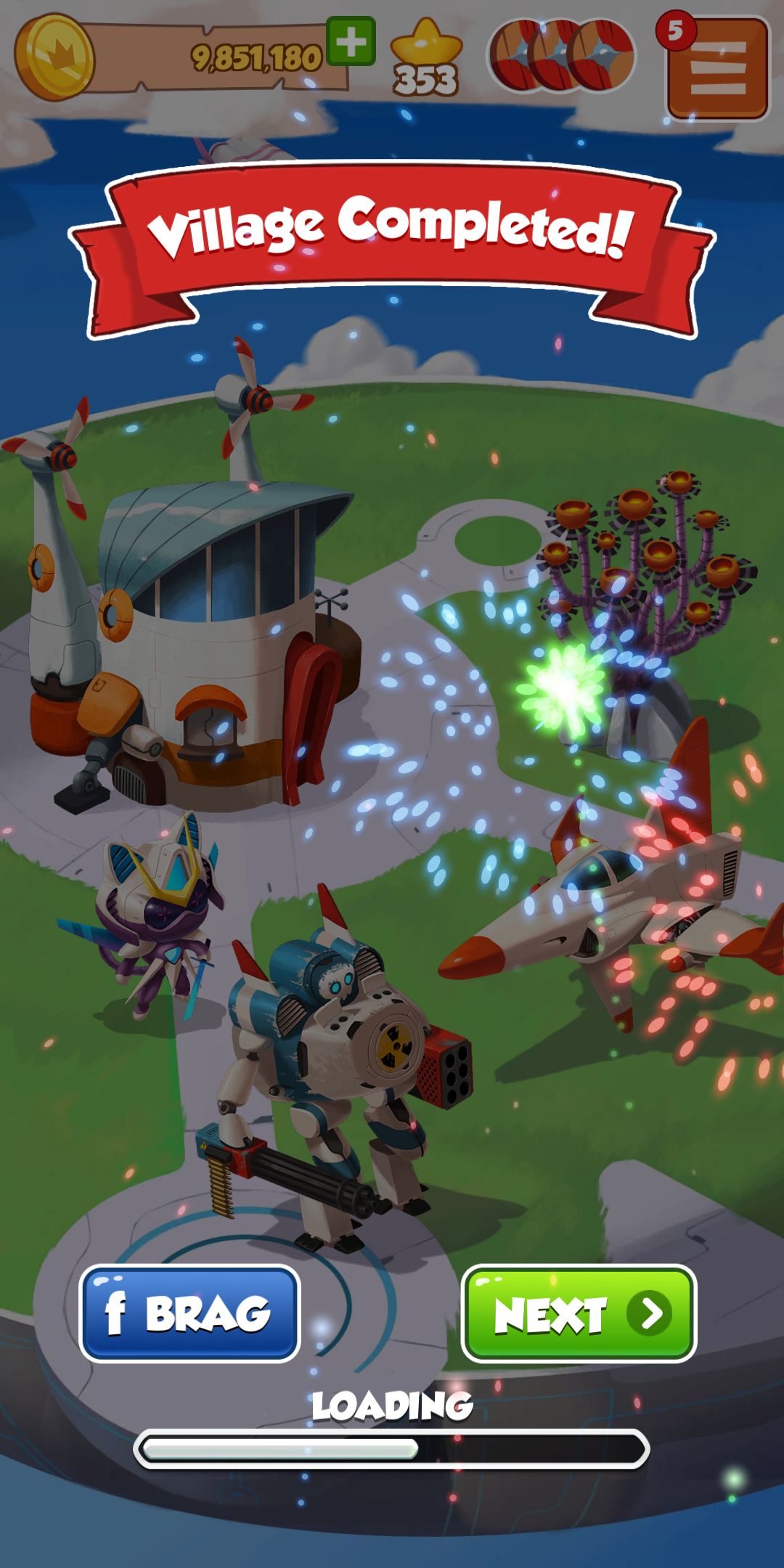
Task: Select the gold crown coin icon
Action: [54, 57]
